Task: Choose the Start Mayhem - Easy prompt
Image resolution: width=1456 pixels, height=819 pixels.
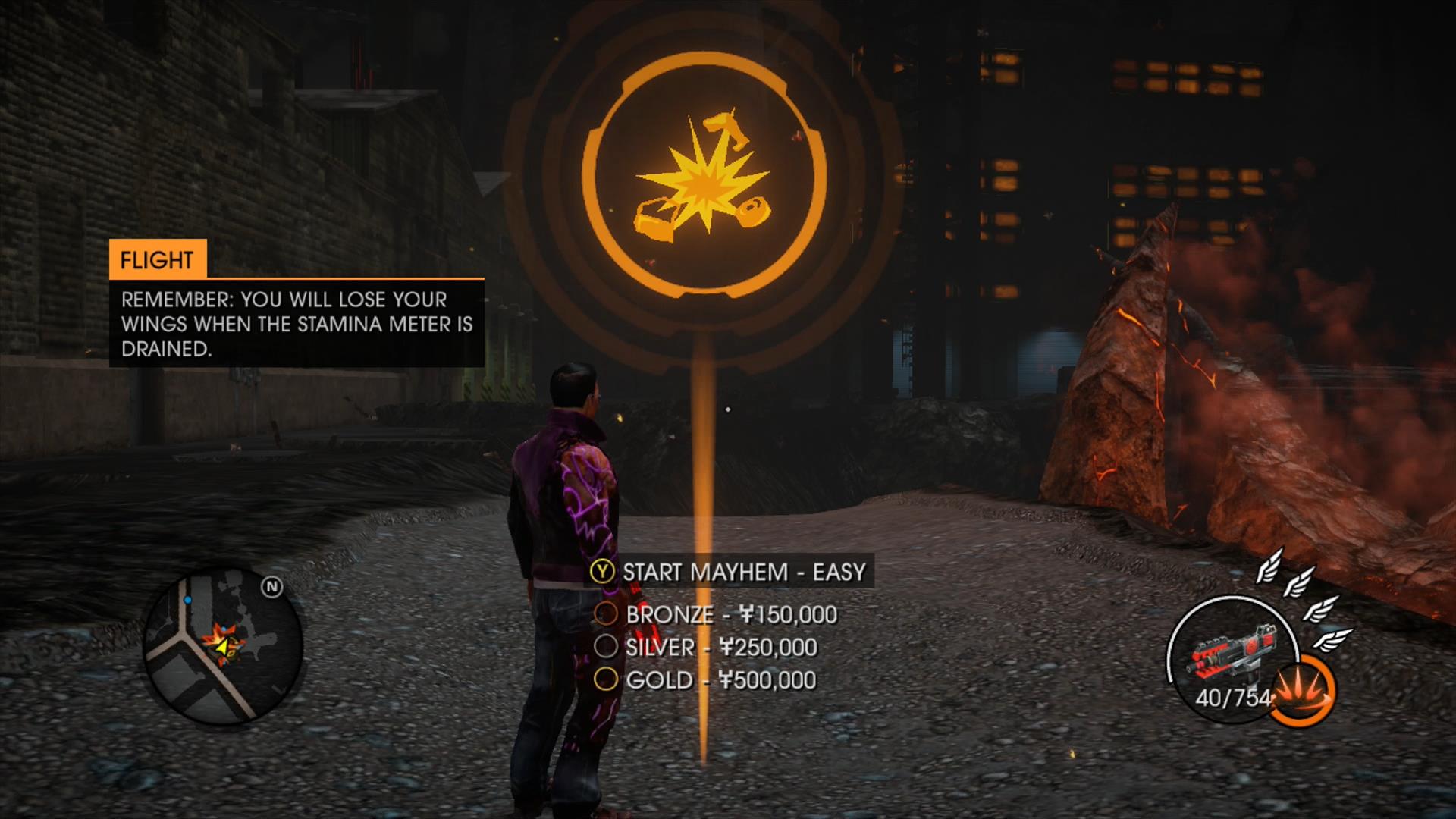Action: 731,572
